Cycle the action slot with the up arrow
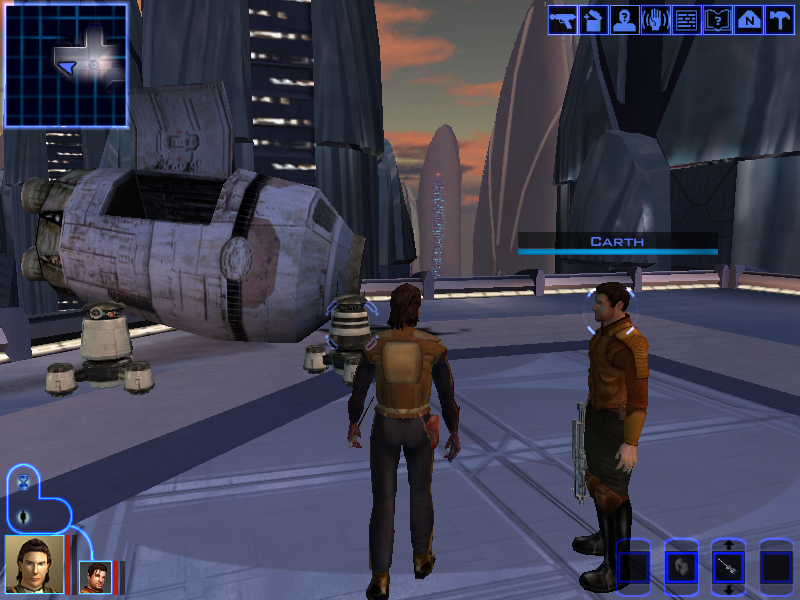 [728, 545]
